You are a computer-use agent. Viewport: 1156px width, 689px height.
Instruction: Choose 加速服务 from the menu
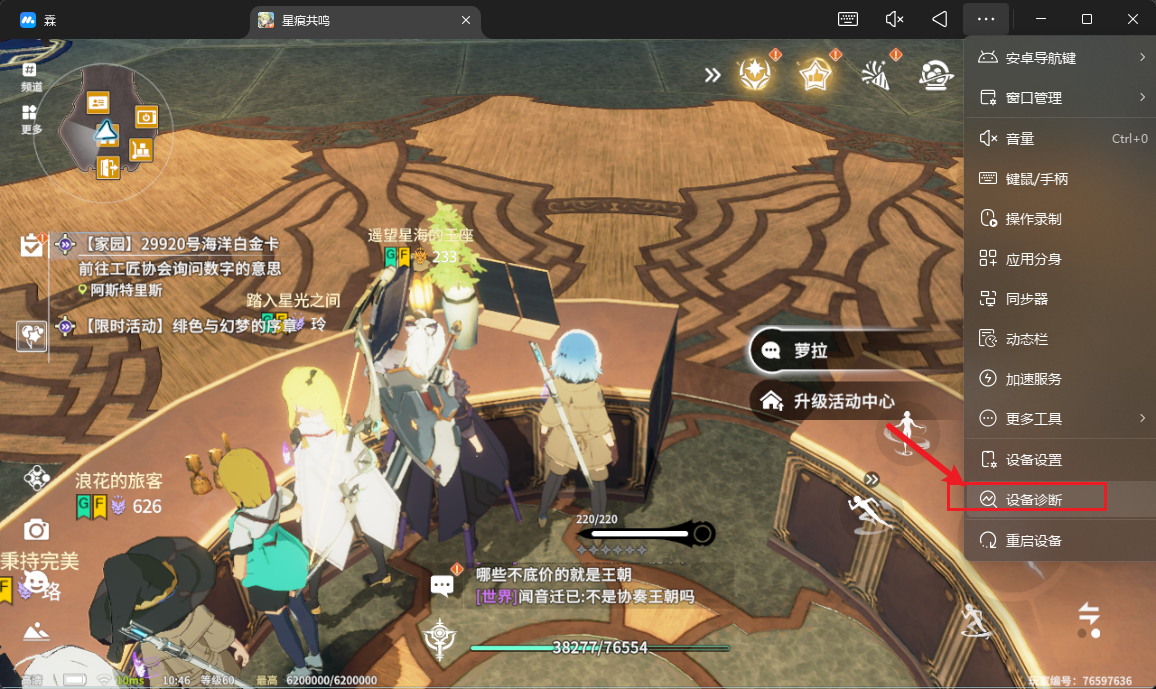[x=1033, y=379]
